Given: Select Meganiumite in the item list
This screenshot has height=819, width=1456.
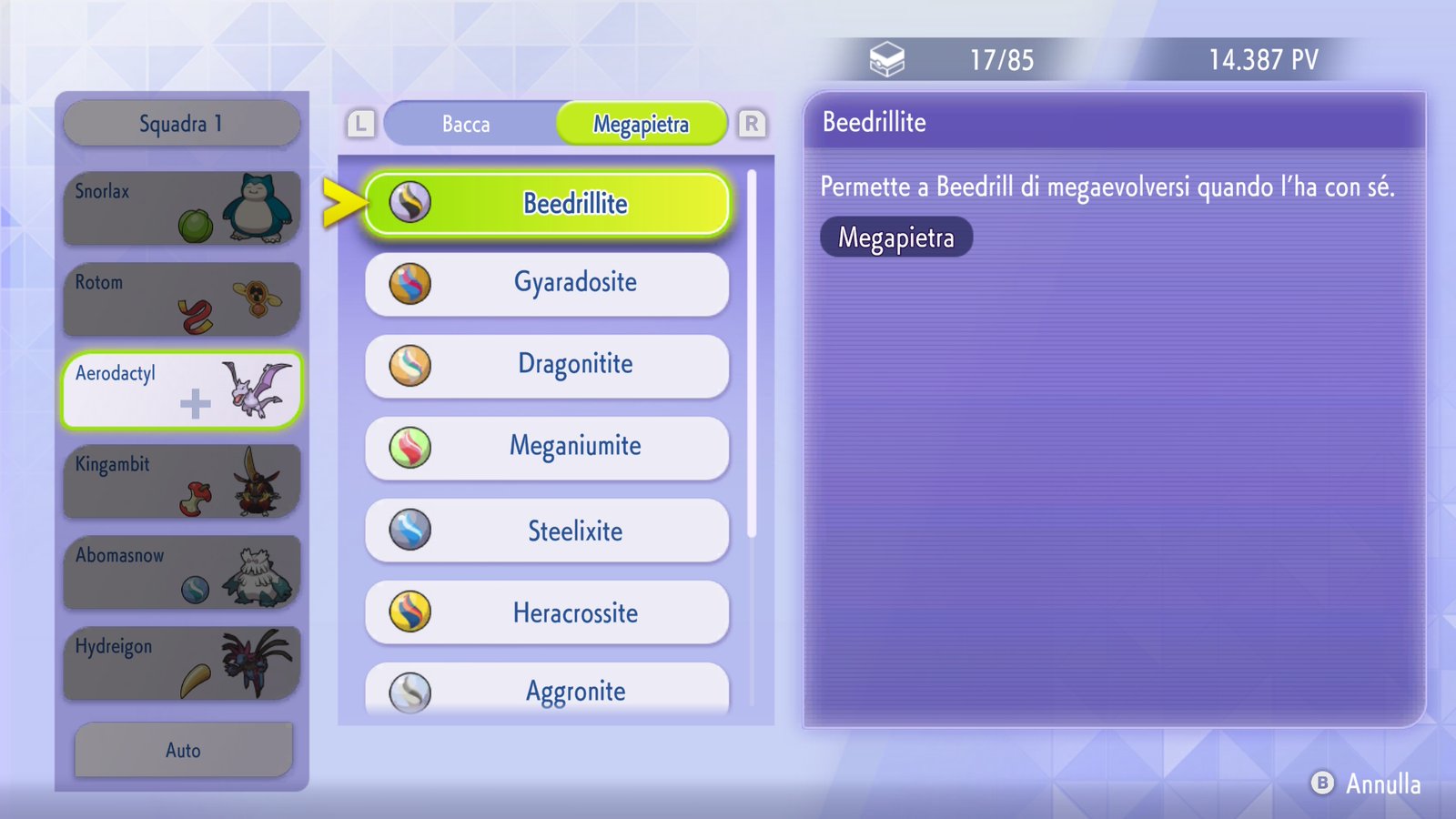Looking at the screenshot, I should (x=547, y=447).
